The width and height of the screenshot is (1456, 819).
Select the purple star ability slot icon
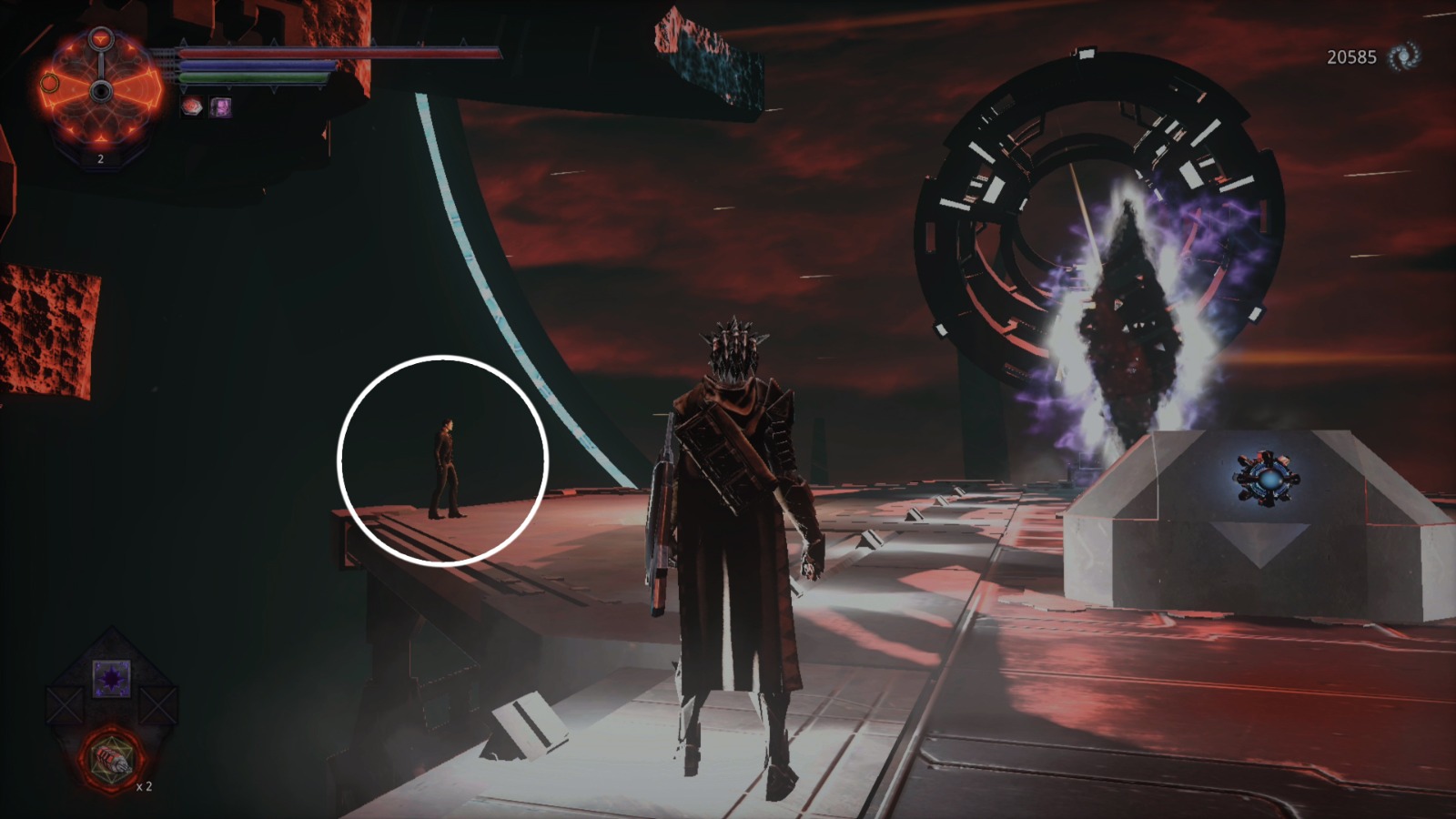point(111,677)
